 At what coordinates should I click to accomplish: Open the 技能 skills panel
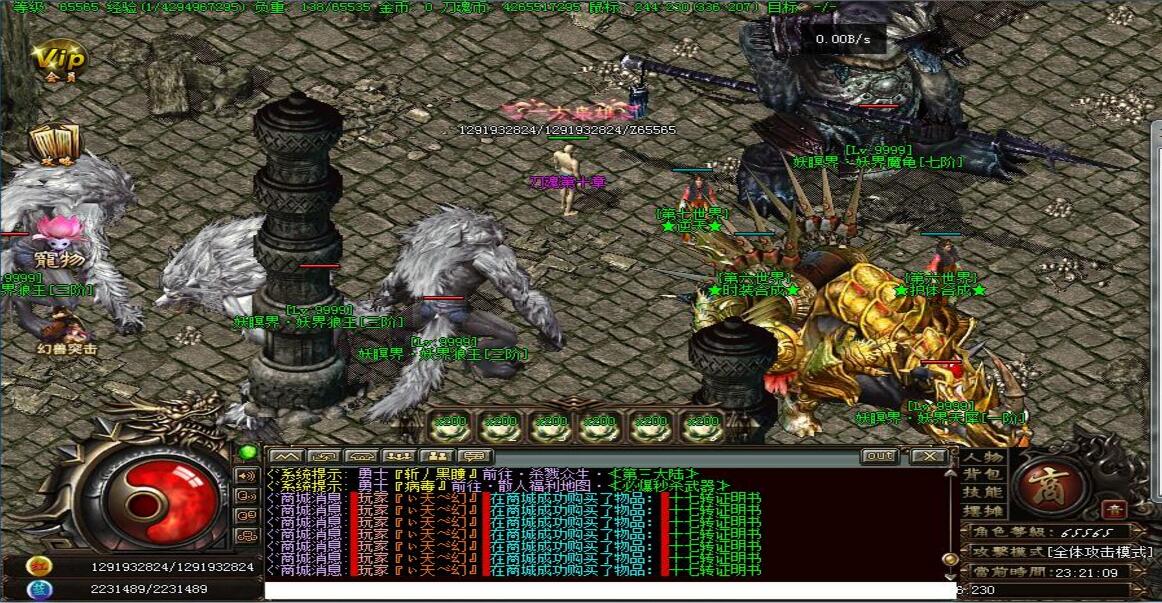pyautogui.click(x=982, y=492)
